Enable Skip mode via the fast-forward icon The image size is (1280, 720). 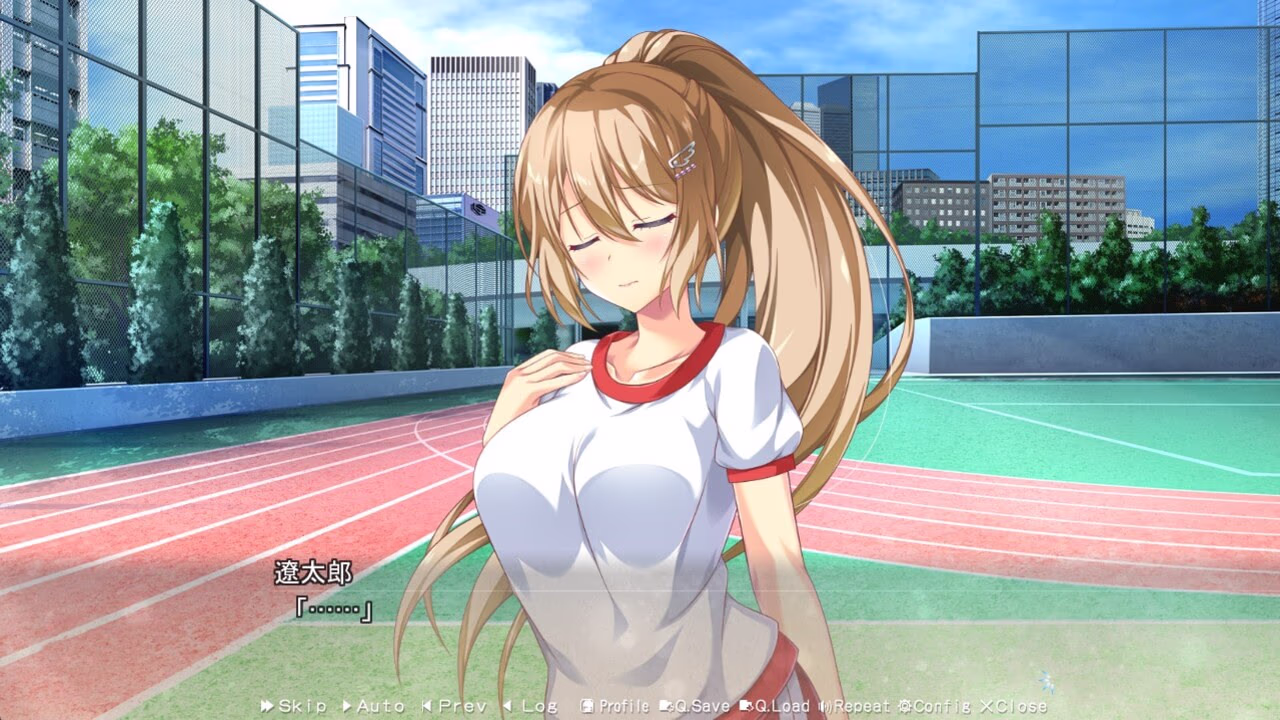(x=265, y=705)
